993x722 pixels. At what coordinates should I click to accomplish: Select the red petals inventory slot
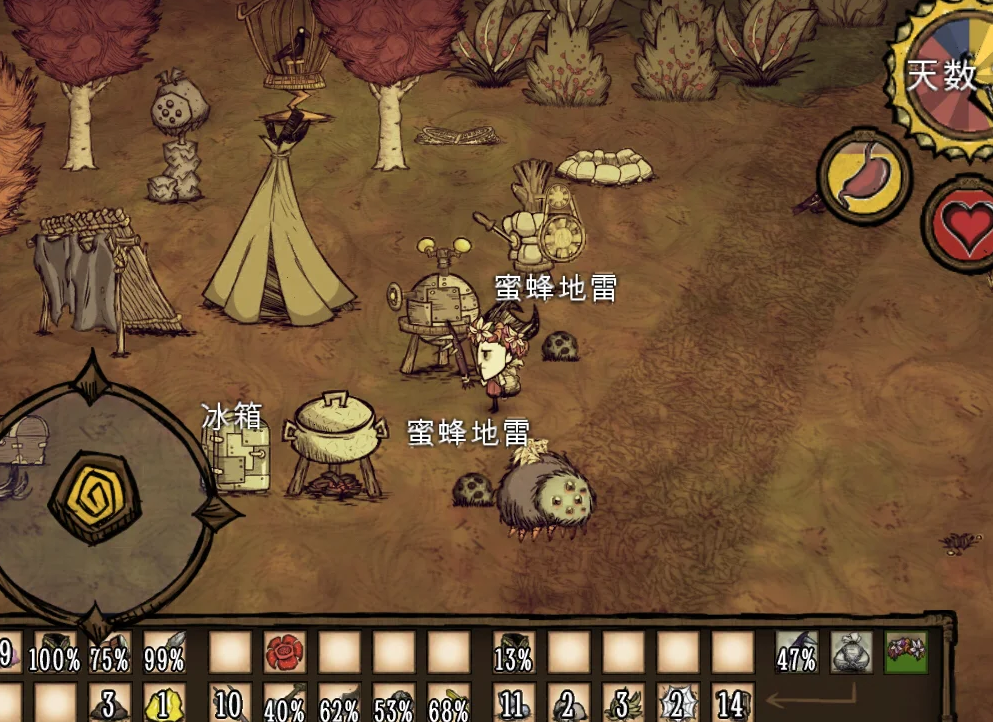[x=284, y=653]
